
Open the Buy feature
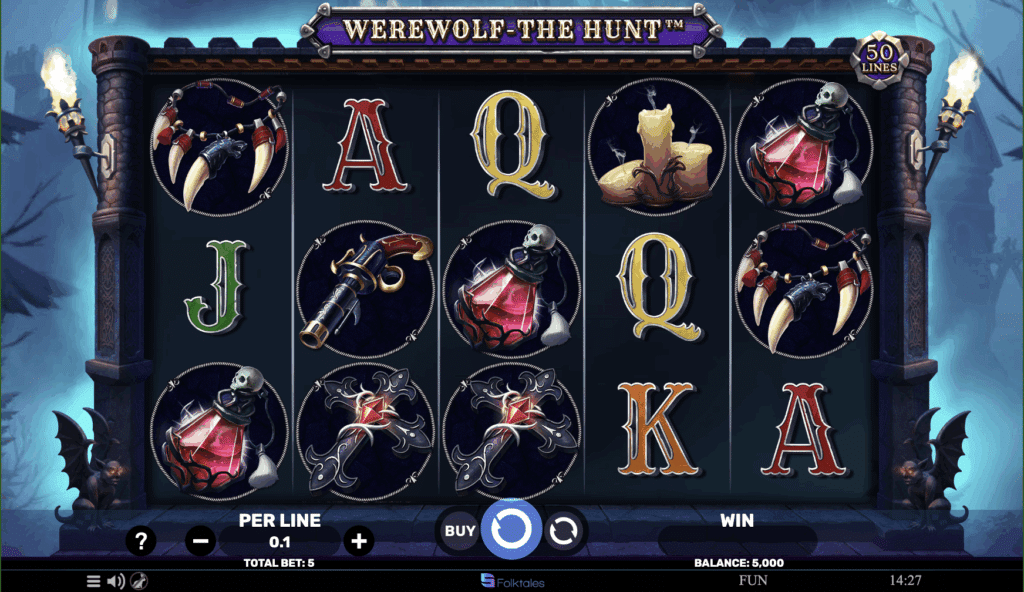(459, 531)
